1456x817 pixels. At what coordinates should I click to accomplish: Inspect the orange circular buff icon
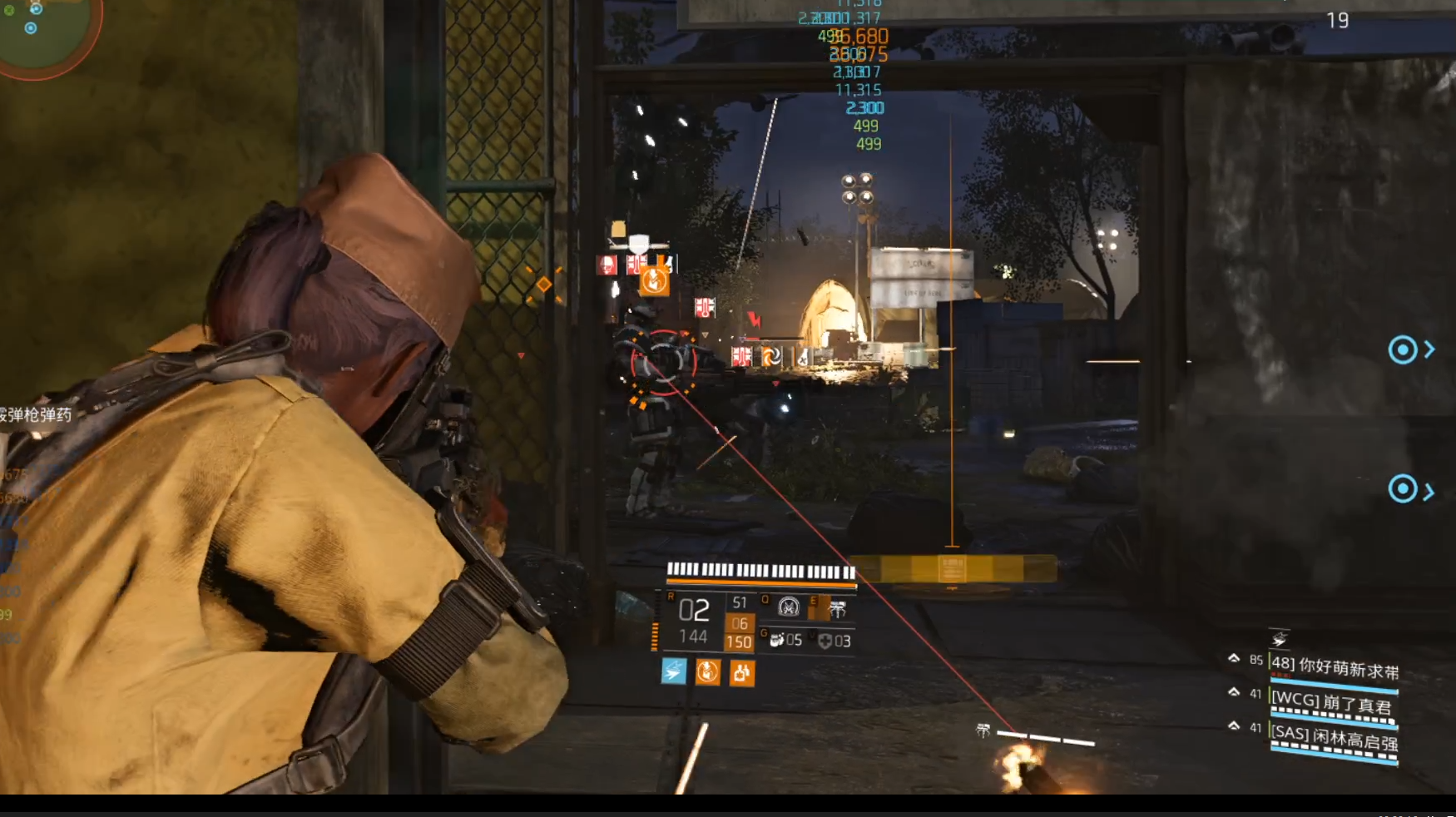coord(707,671)
